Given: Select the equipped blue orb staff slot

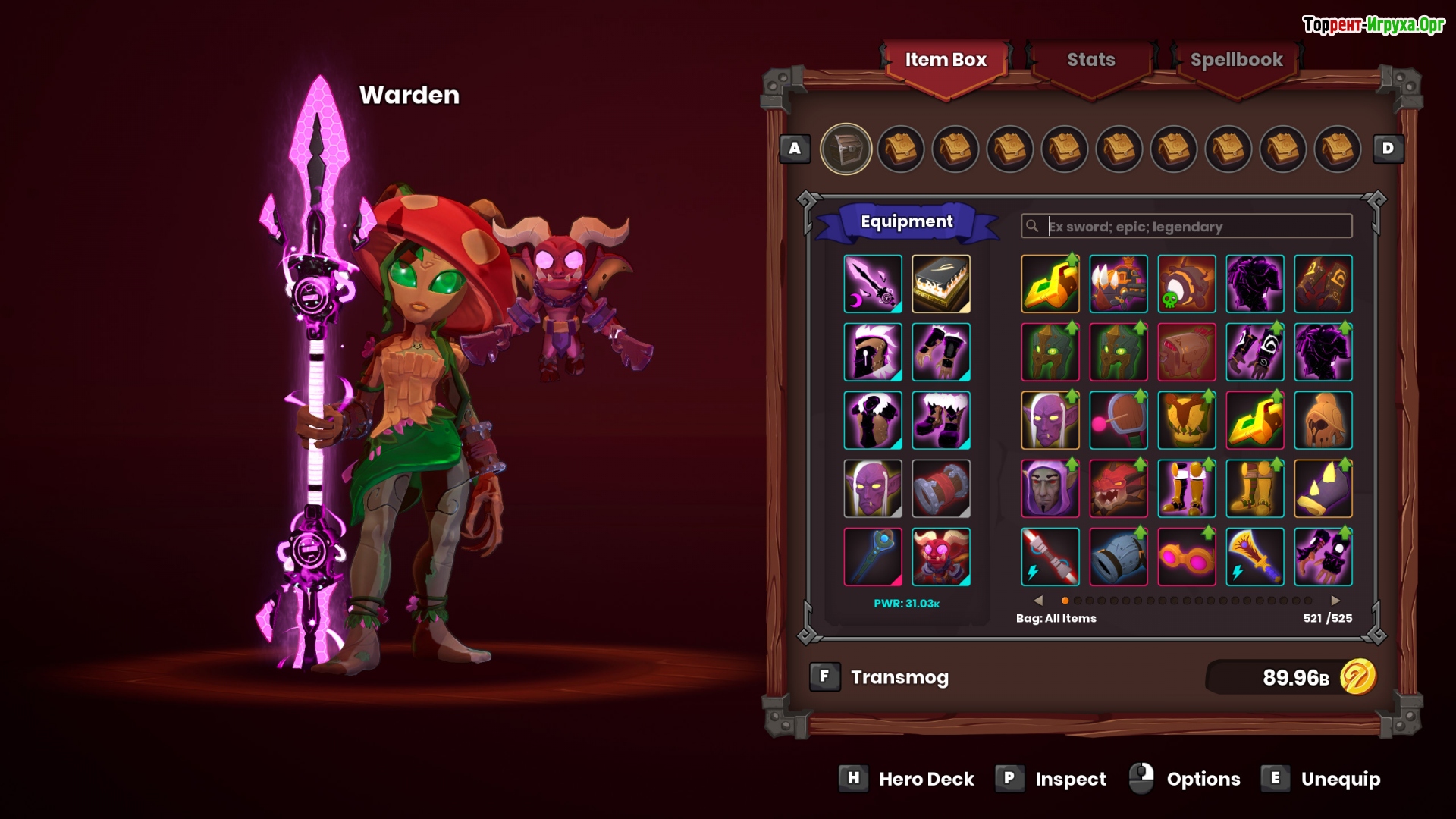Looking at the screenshot, I should pyautogui.click(x=873, y=557).
